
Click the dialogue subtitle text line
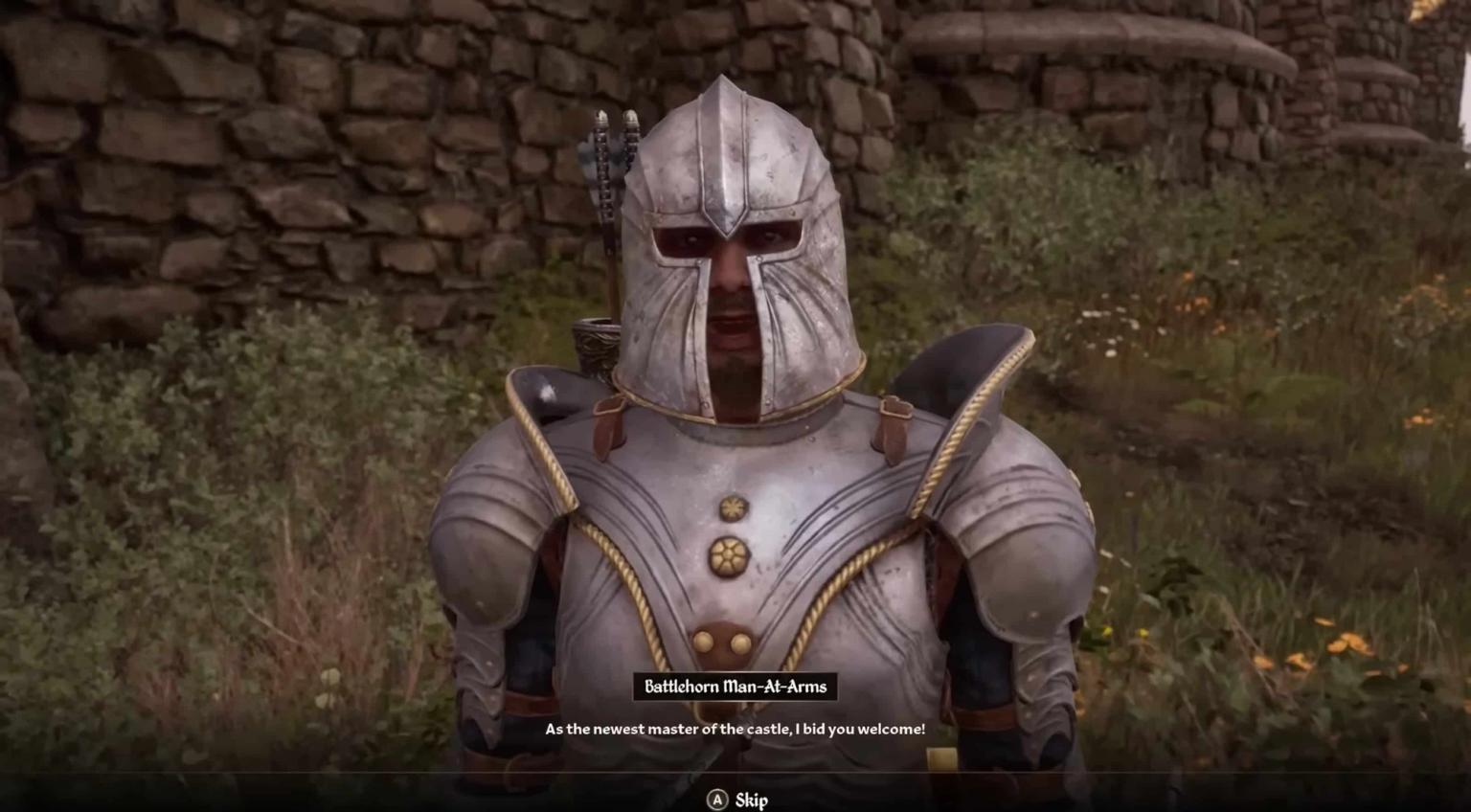735,728
